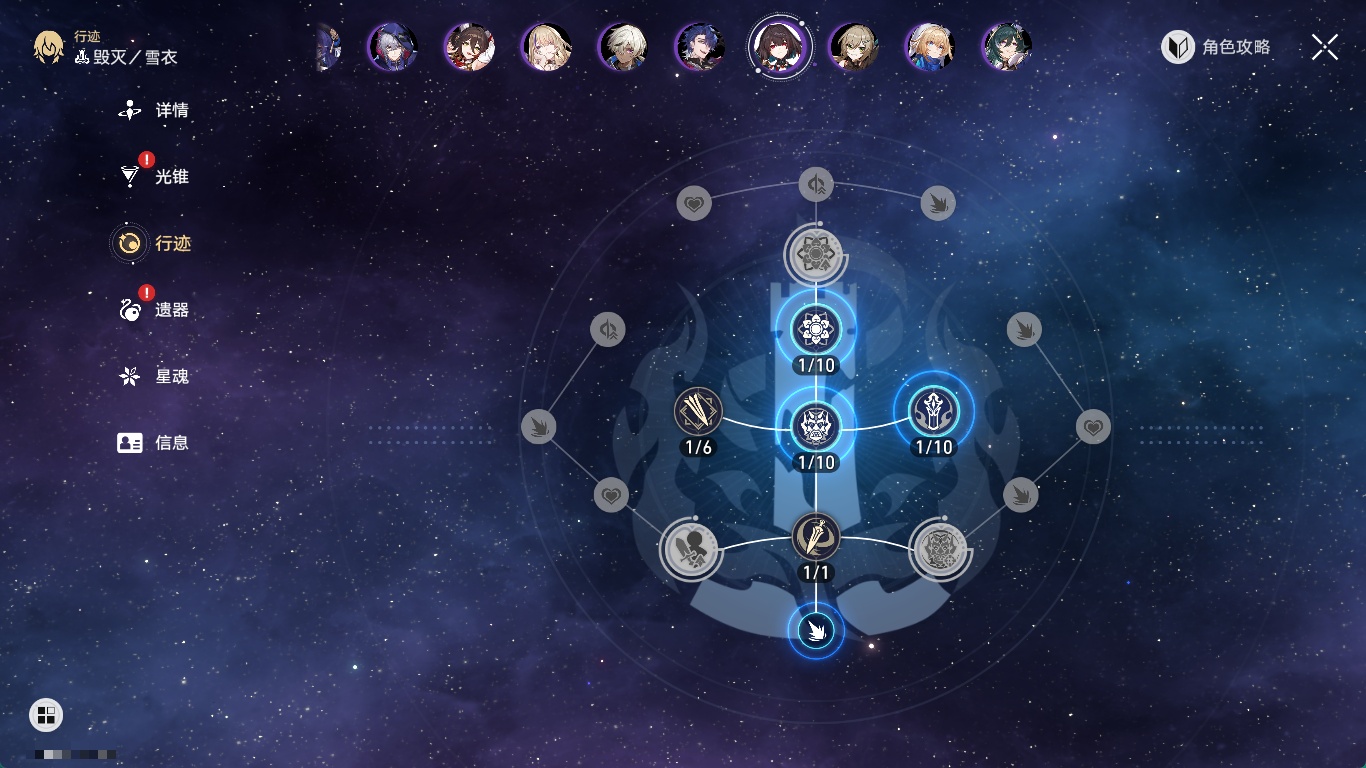Switch to the blue spiky-haired character portrait

point(700,46)
